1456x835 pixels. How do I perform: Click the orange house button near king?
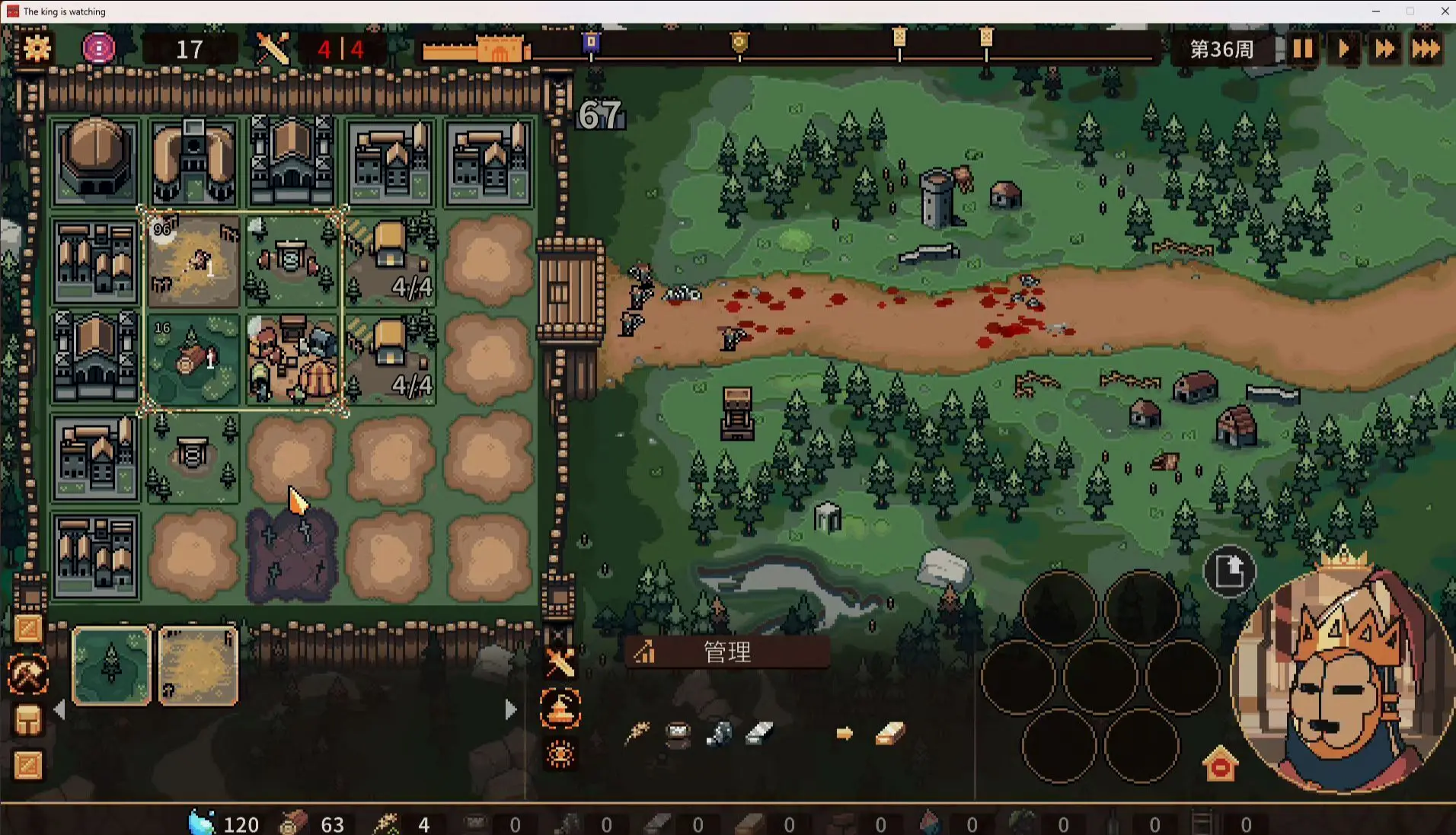point(1220,764)
